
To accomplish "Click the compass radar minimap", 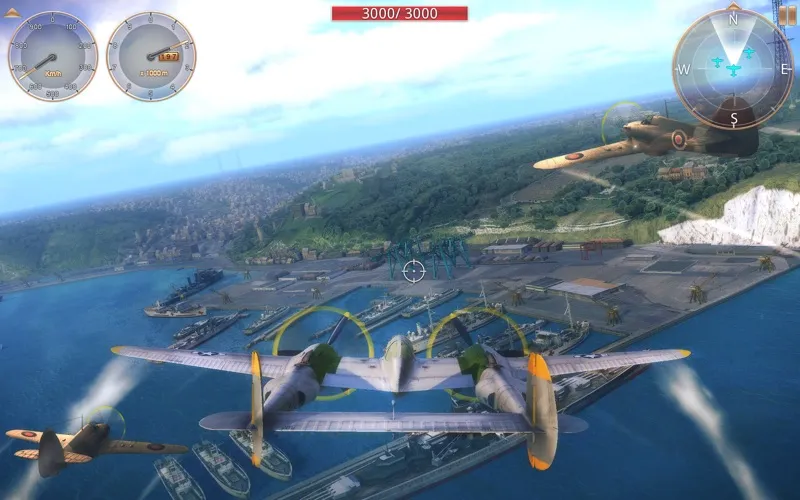I will tap(733, 68).
